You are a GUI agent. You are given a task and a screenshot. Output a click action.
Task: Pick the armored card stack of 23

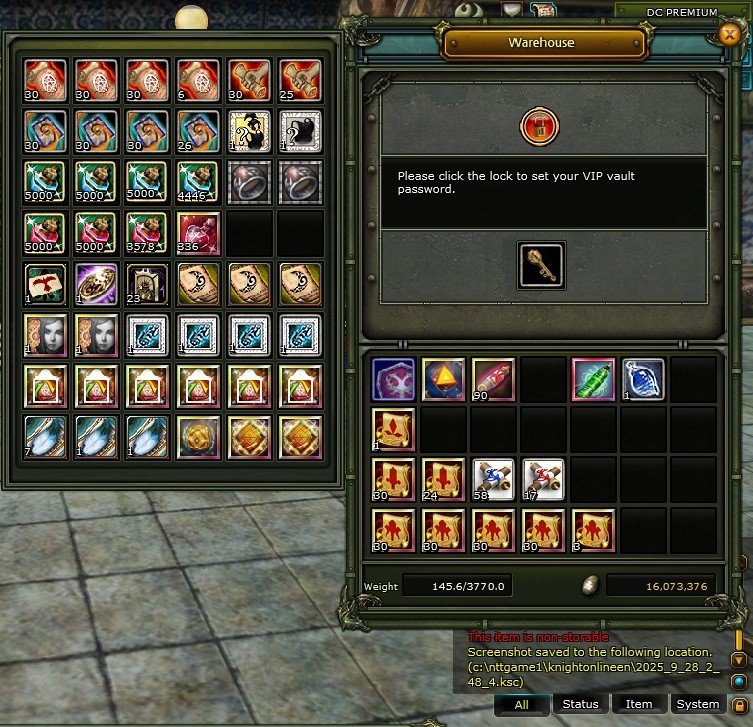pos(148,283)
